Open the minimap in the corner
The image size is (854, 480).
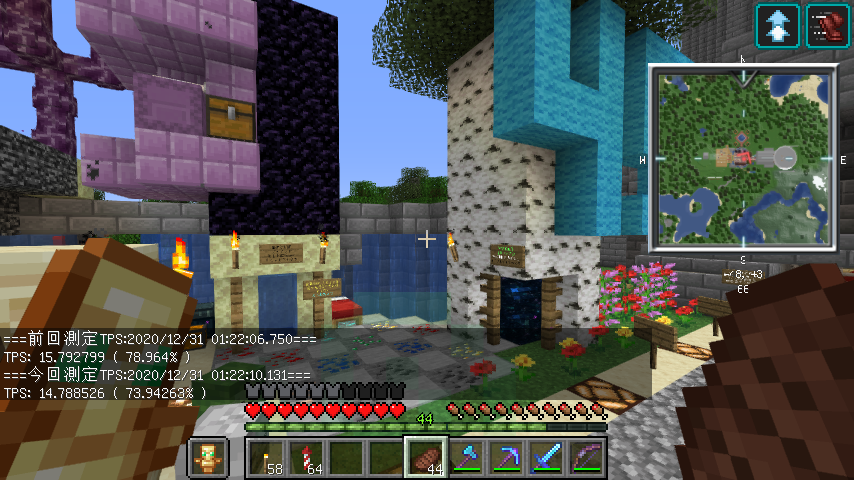click(742, 158)
